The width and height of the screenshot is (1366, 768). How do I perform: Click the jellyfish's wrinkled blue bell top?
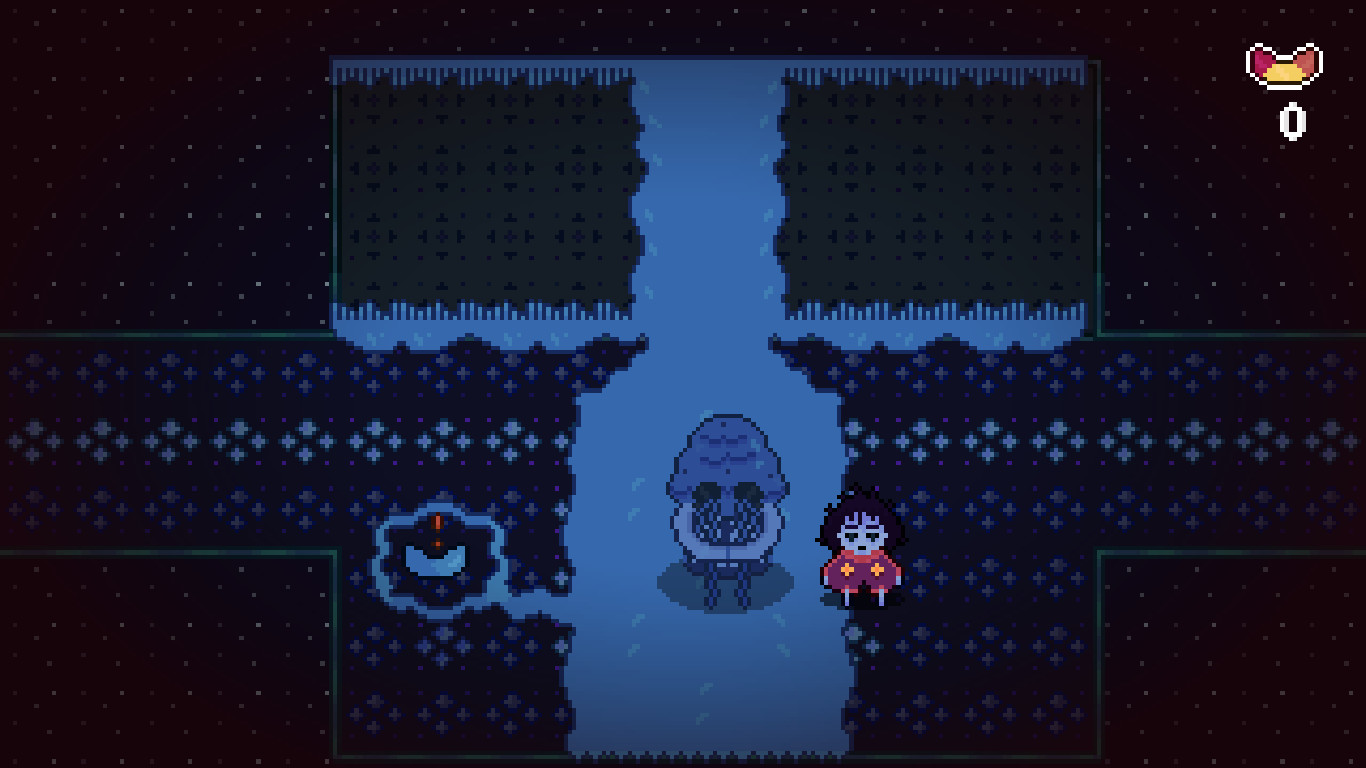point(722,440)
